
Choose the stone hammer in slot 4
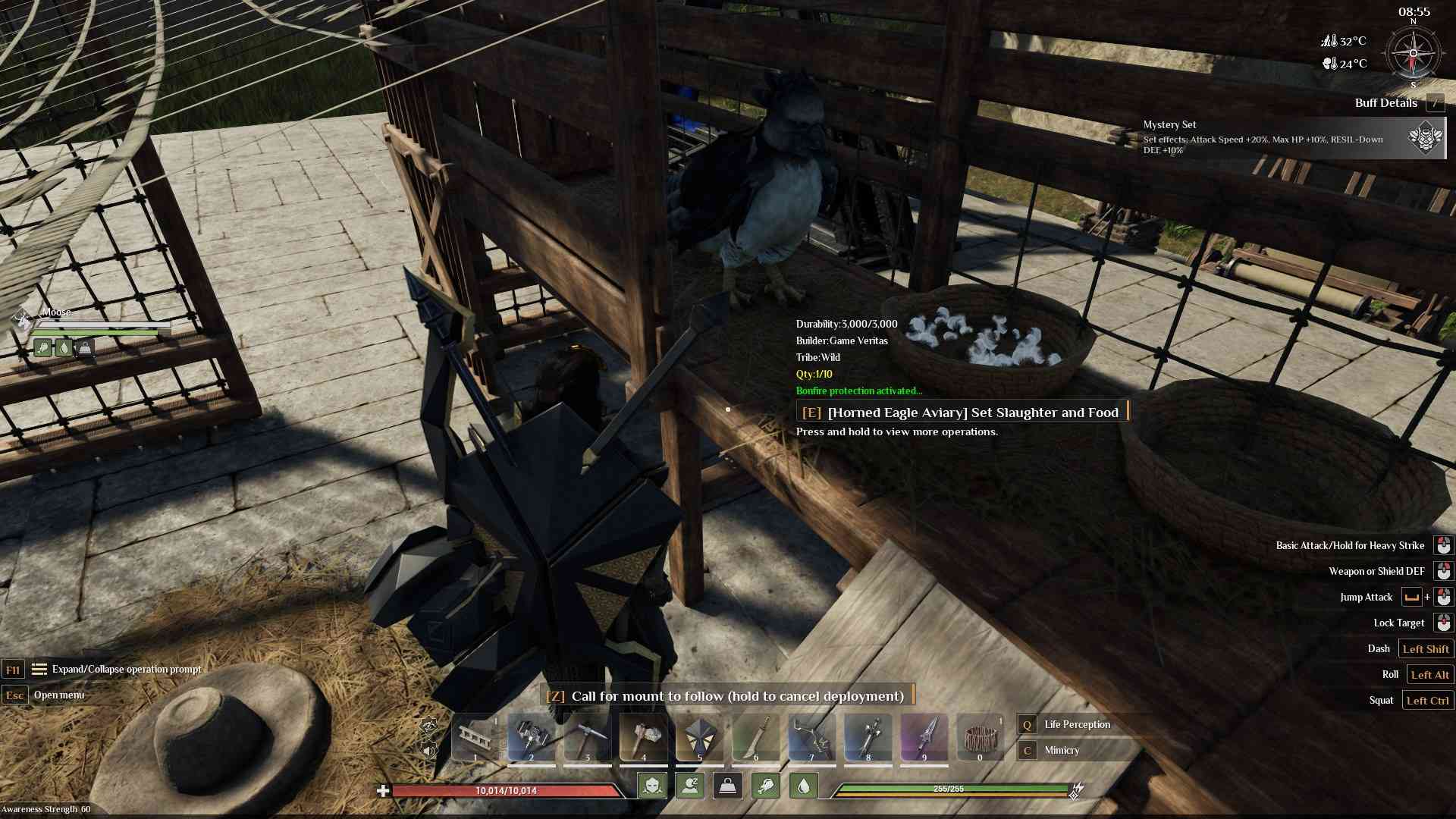coord(643,737)
